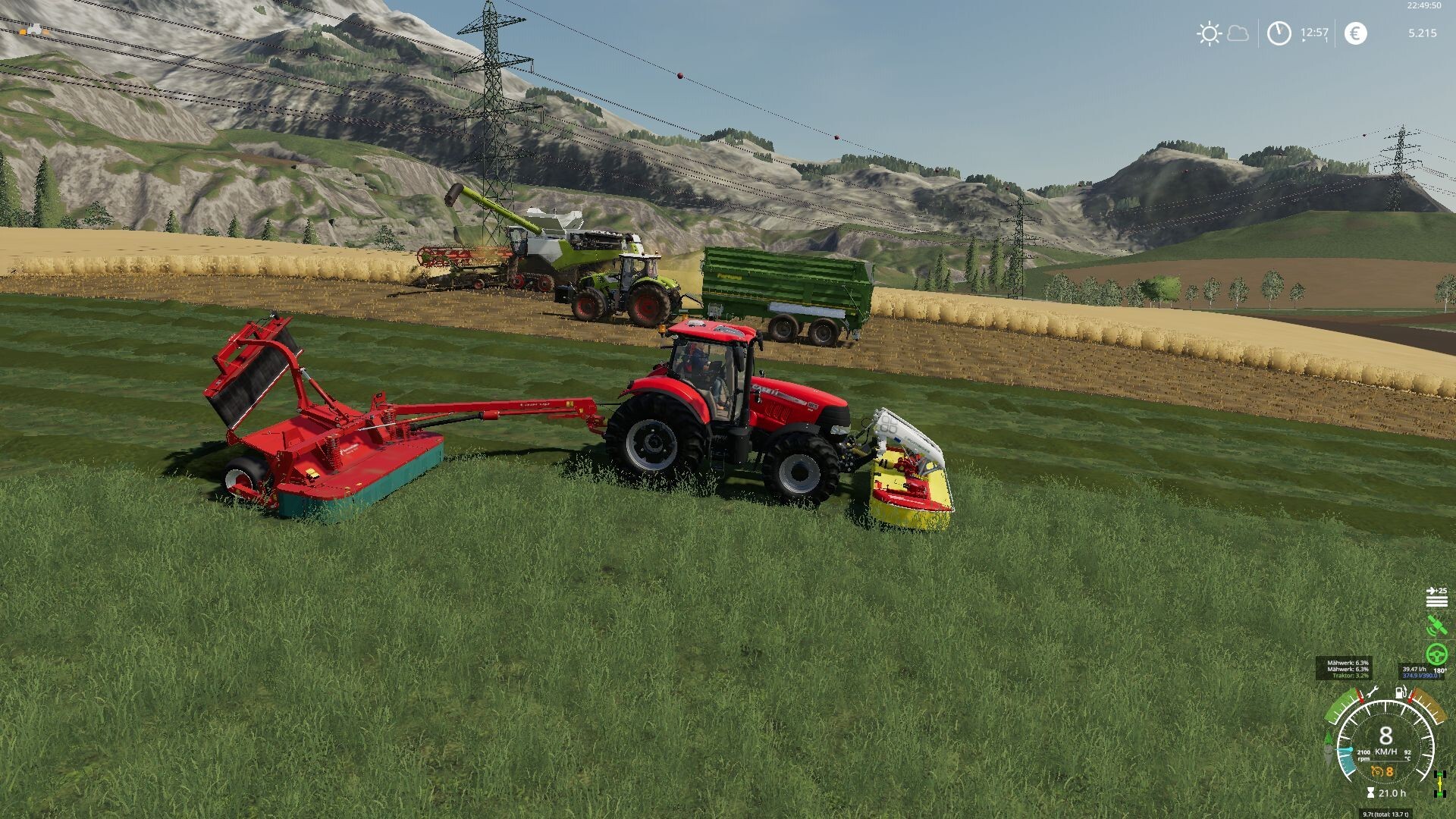Toggle the green satellite GPS icon
This screenshot has width=1456, height=819.
pos(1436,626)
